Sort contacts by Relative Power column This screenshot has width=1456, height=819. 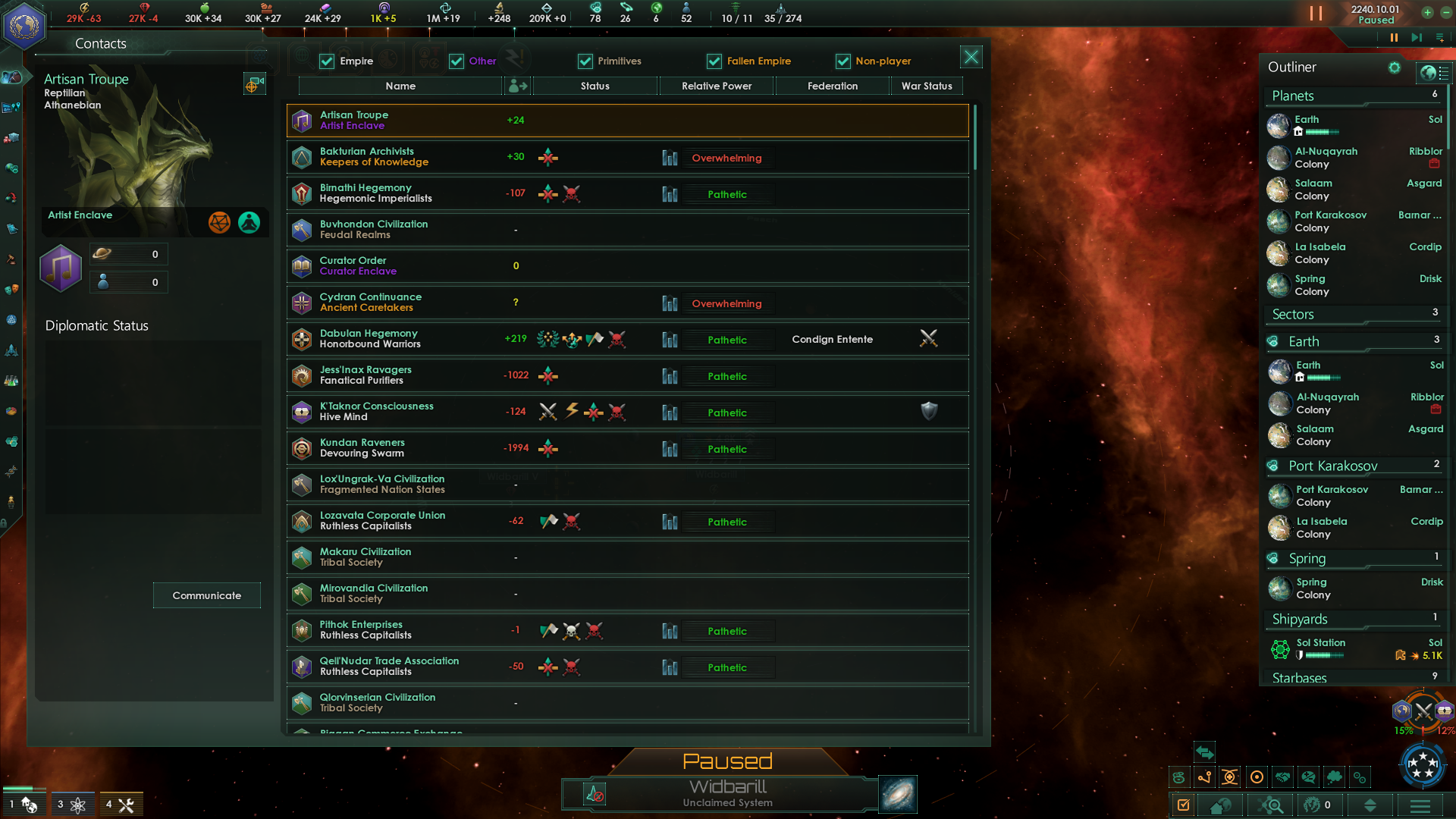tap(716, 86)
